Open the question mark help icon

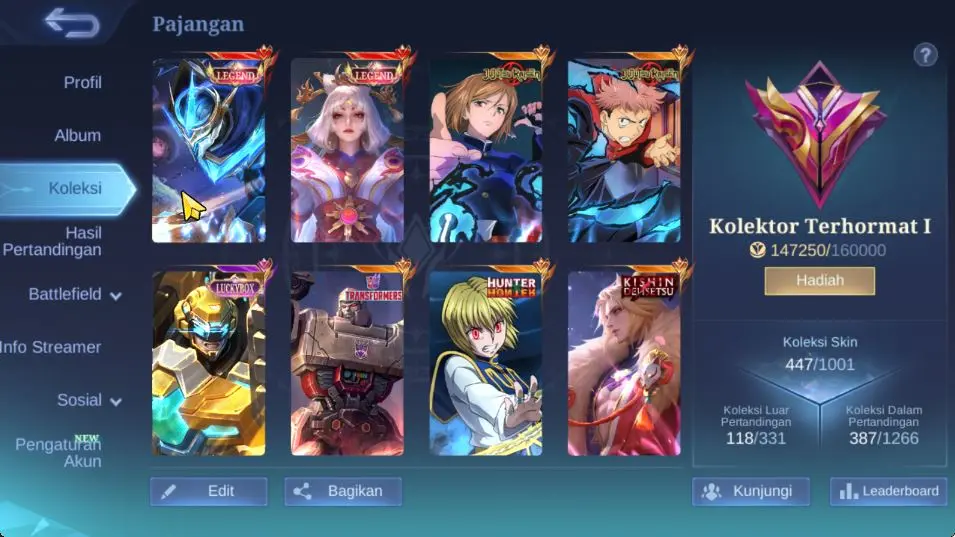tap(925, 55)
